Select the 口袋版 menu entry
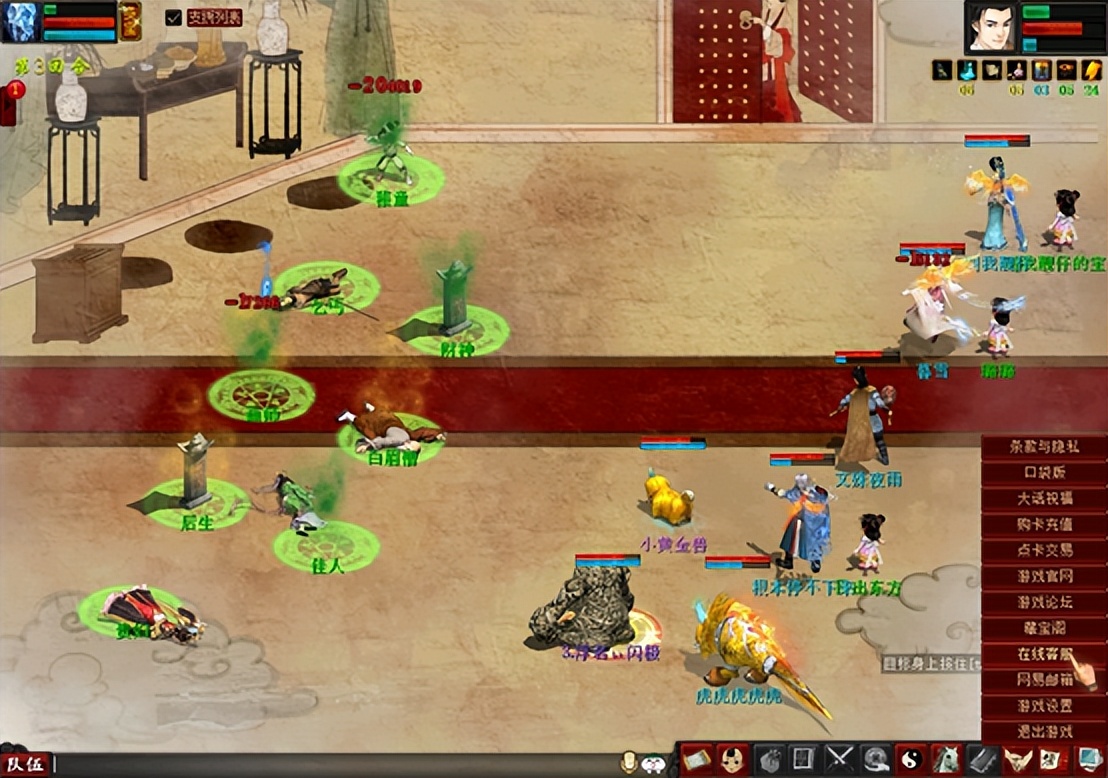 [x=1044, y=472]
